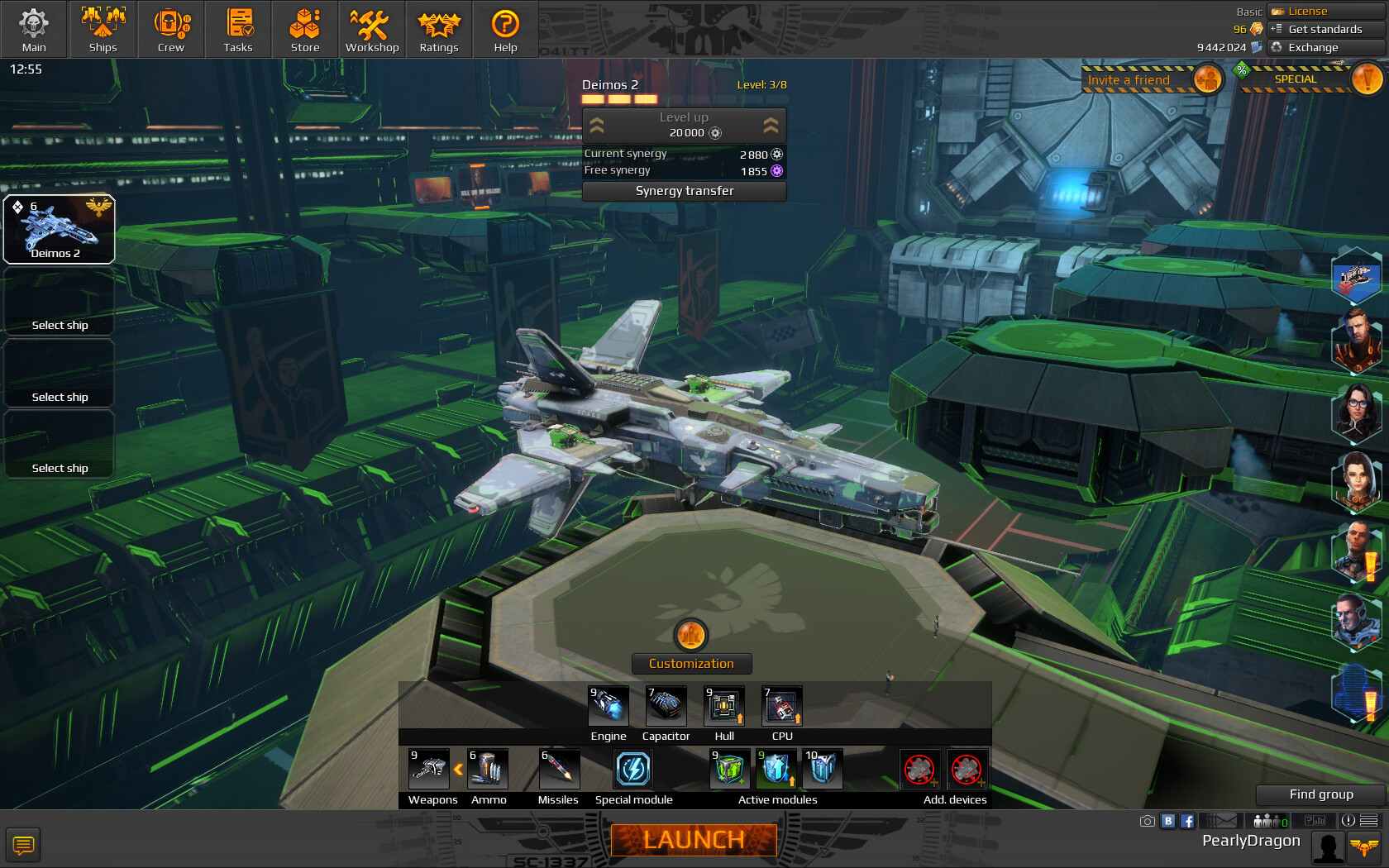Go to the Workshop tab
The image size is (1389, 868).
pos(372,30)
